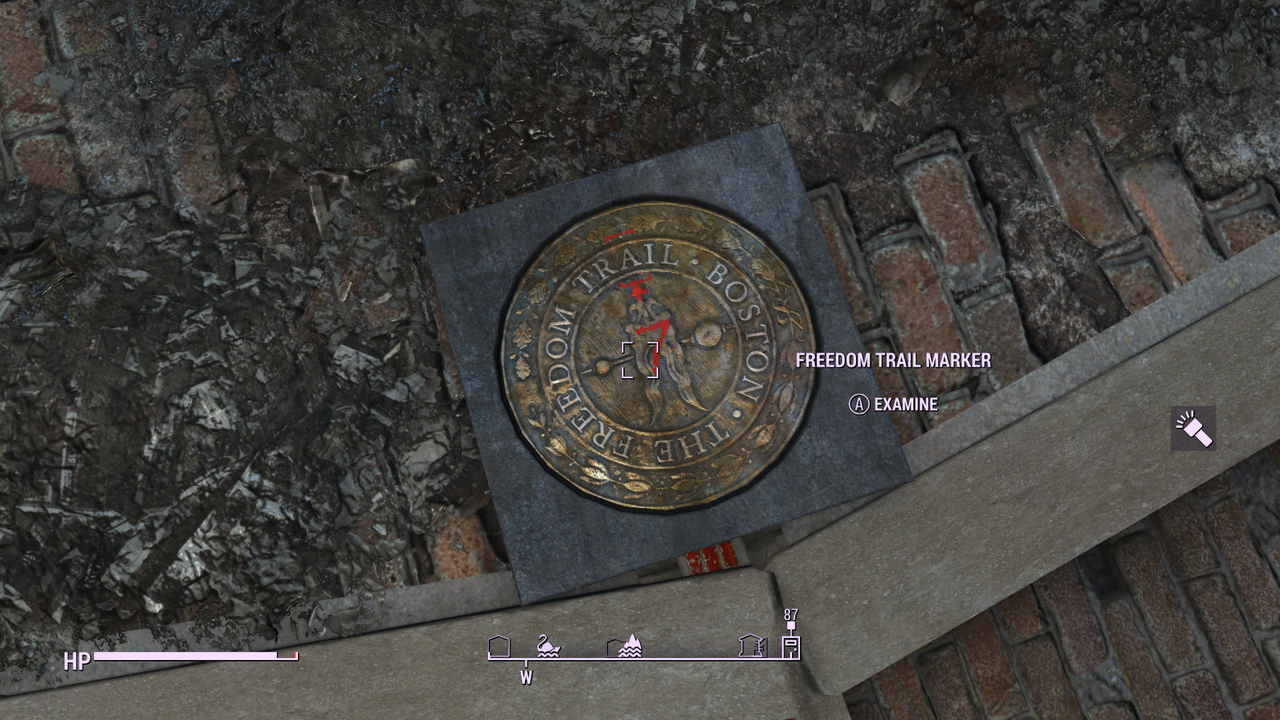Select the settlement house icon on the compass
The height and width of the screenshot is (720, 1280).
497,647
